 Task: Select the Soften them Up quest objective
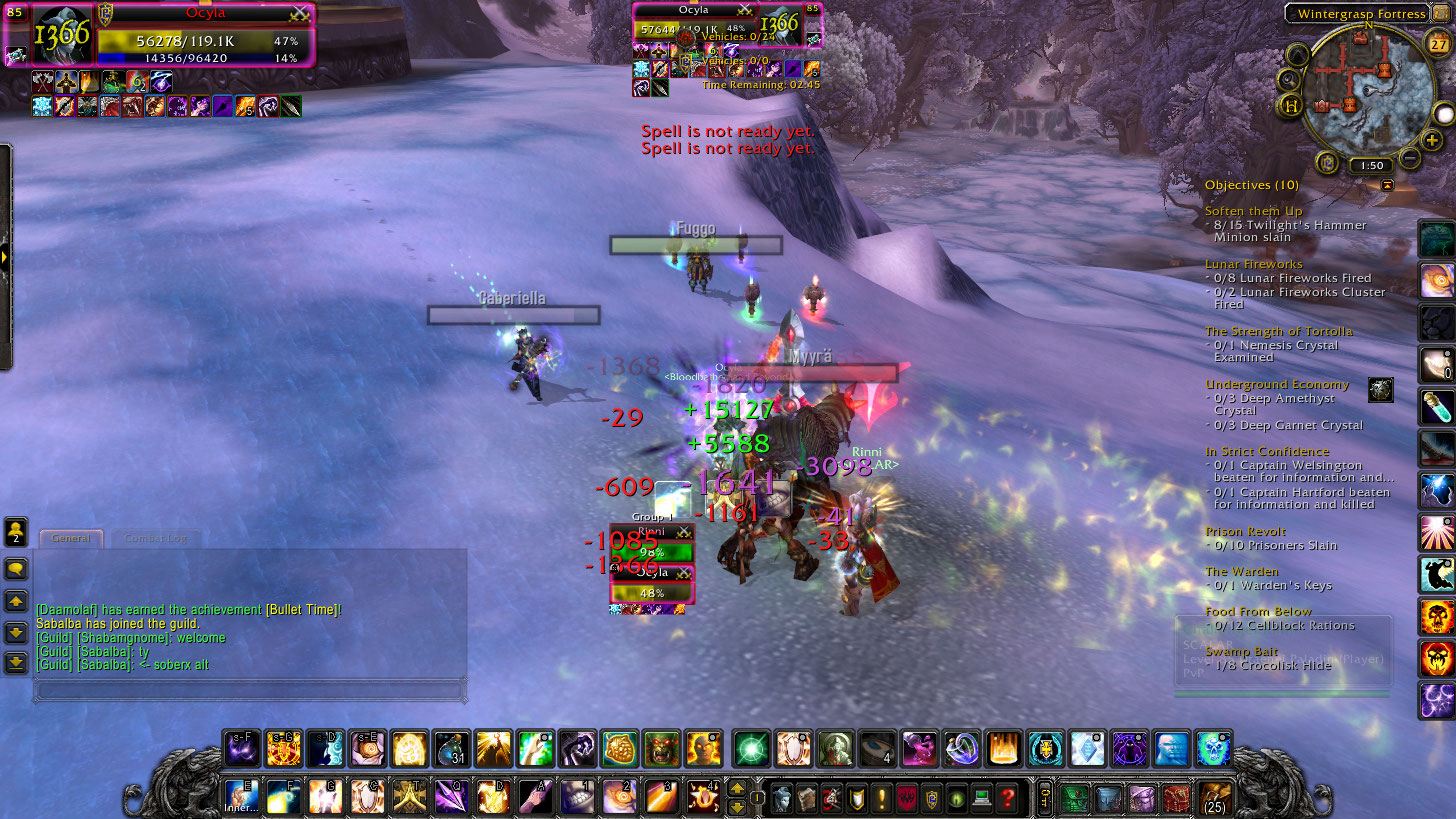(x=1253, y=211)
